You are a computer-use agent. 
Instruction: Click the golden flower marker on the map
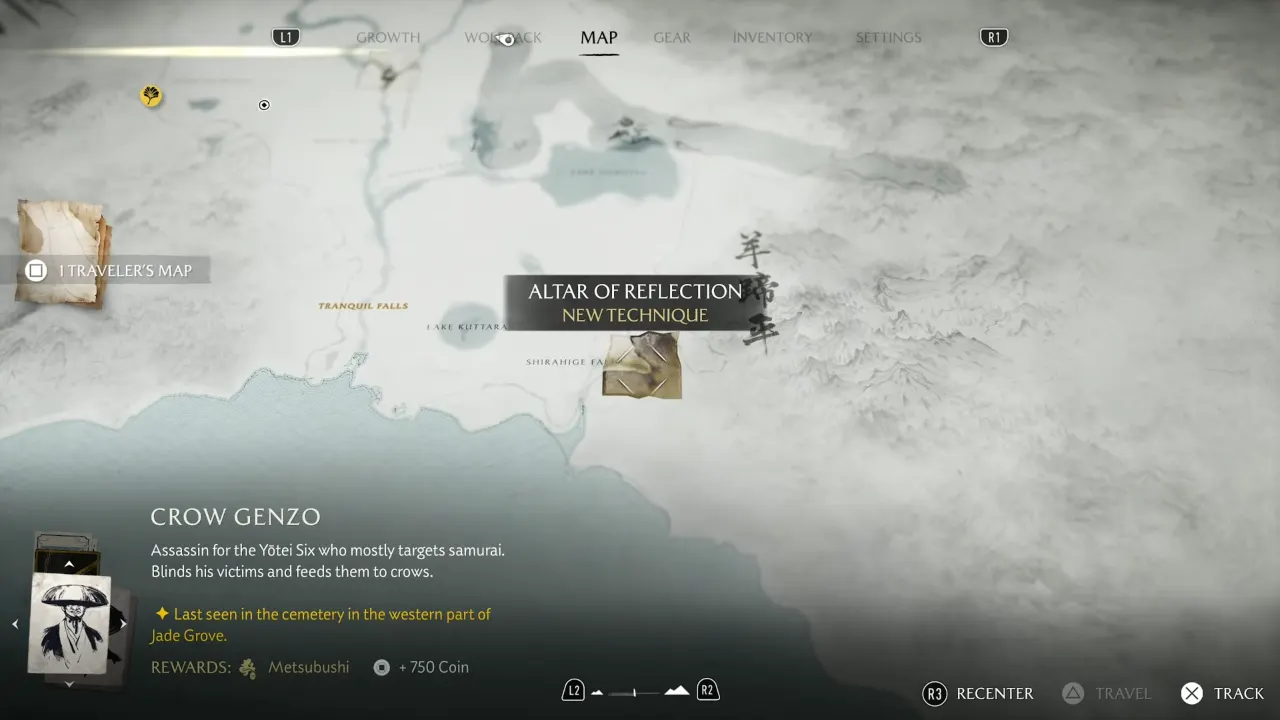pos(151,96)
